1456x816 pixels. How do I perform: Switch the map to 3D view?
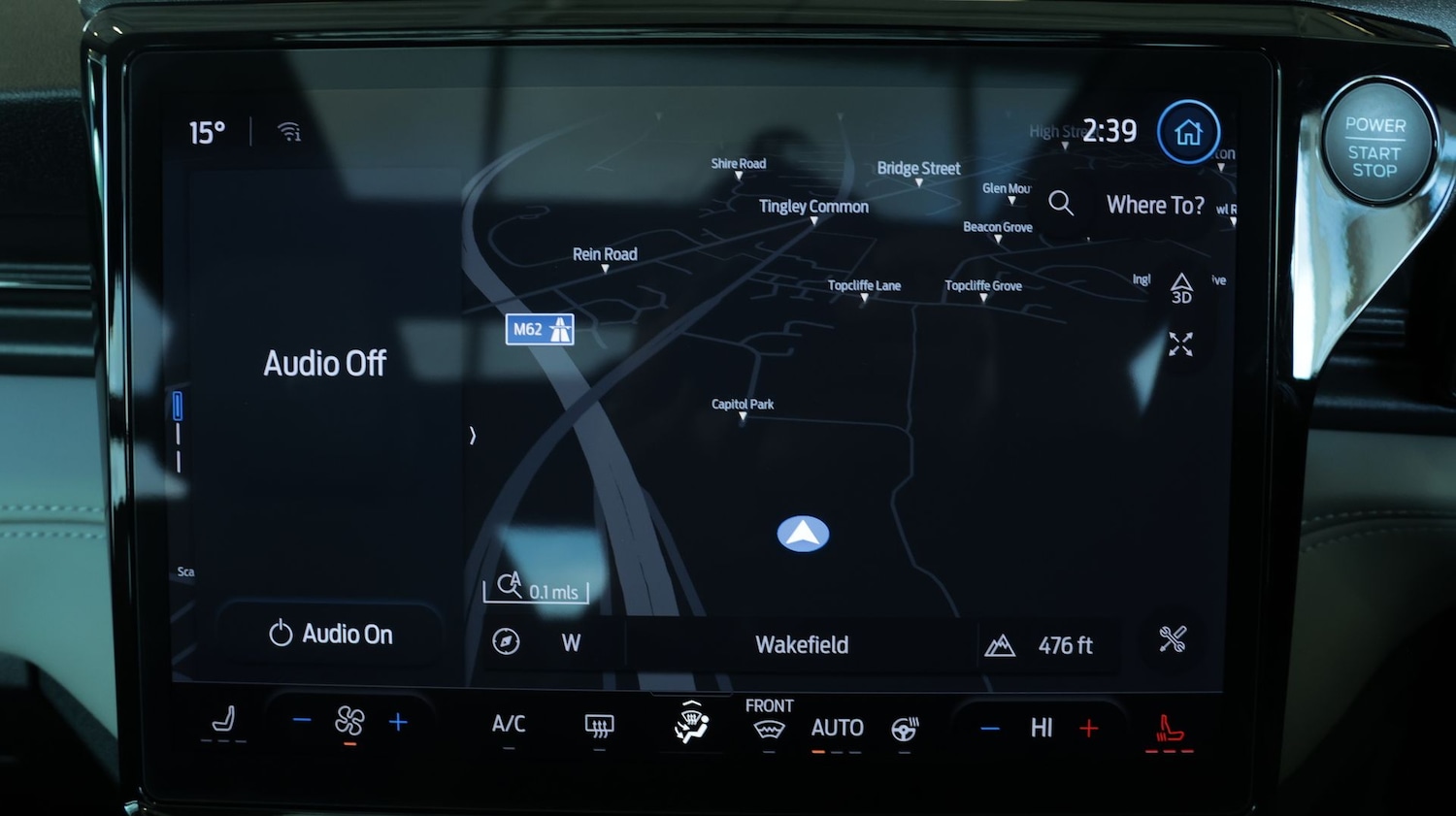coord(1180,288)
